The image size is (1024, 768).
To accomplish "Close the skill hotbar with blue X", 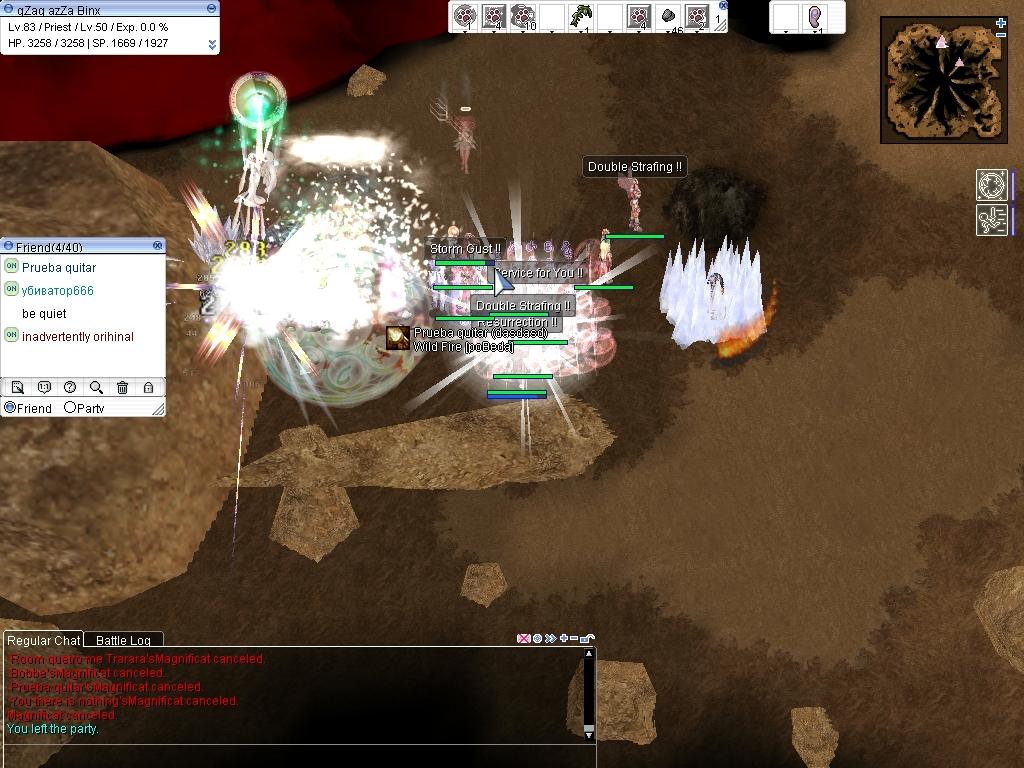I will tap(723, 5).
